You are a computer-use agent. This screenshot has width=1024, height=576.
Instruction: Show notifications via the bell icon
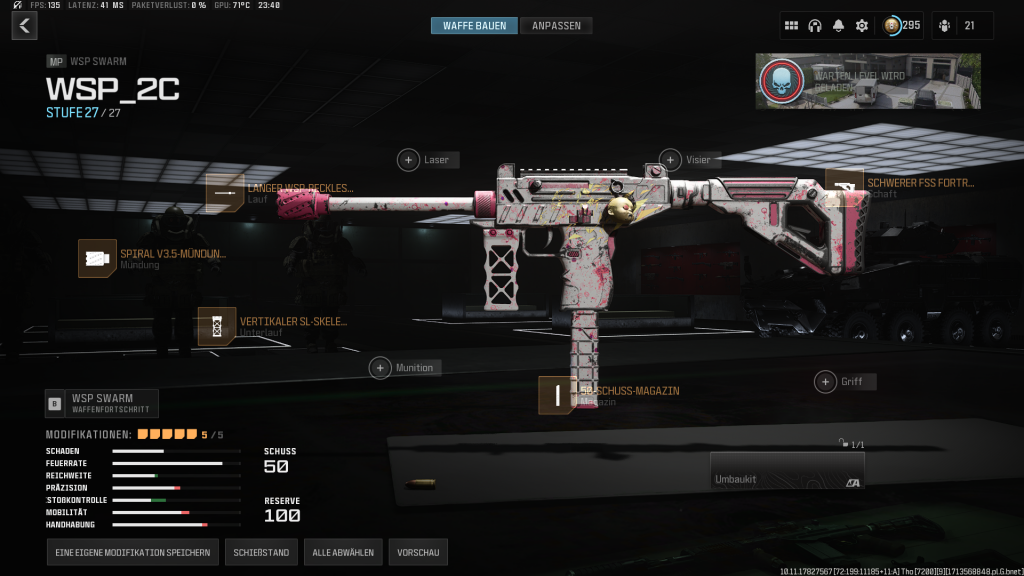tap(838, 26)
